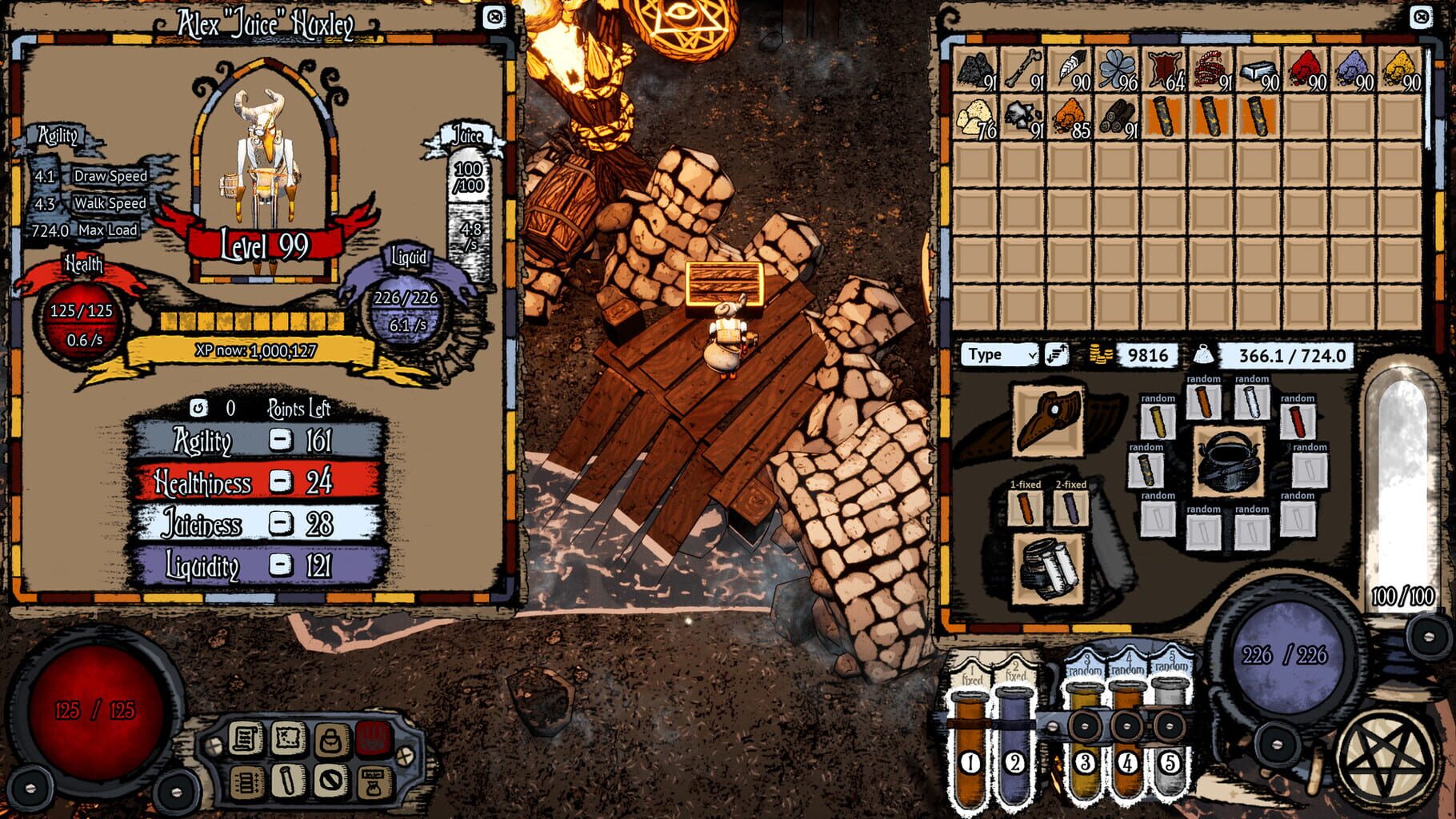This screenshot has width=1456, height=819.
Task: Select the 2-fixed vial slot
Action: point(1070,509)
